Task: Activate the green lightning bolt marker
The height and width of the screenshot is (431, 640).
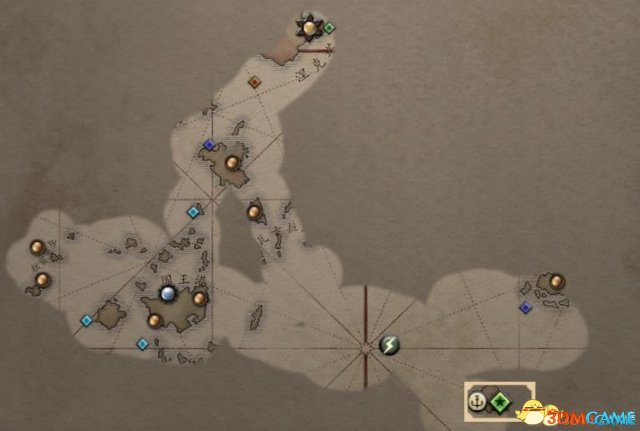Action: coord(389,346)
